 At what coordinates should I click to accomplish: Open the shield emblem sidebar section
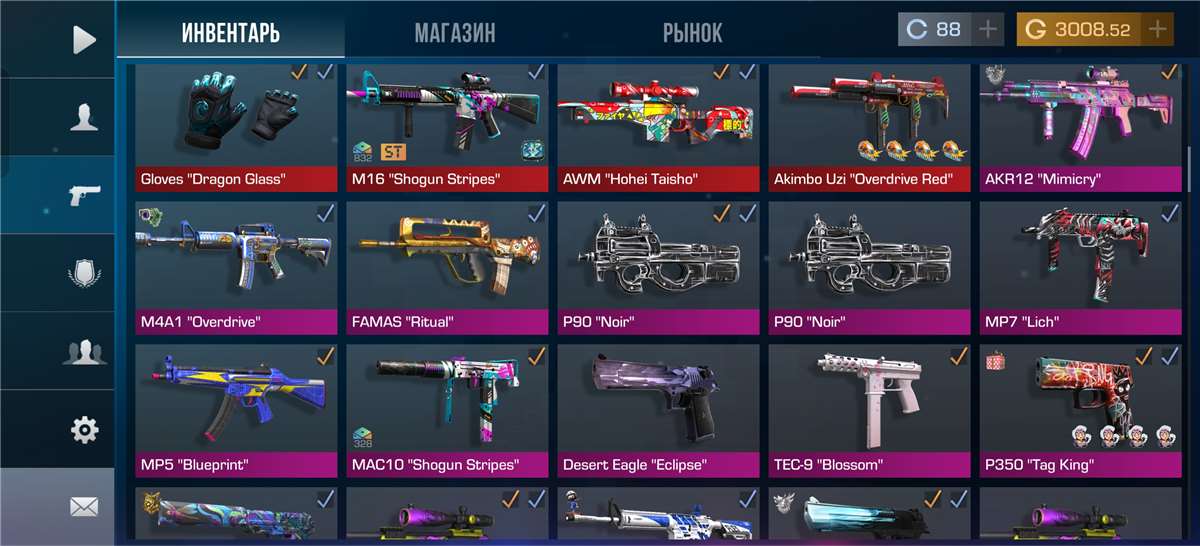pyautogui.click(x=84, y=273)
